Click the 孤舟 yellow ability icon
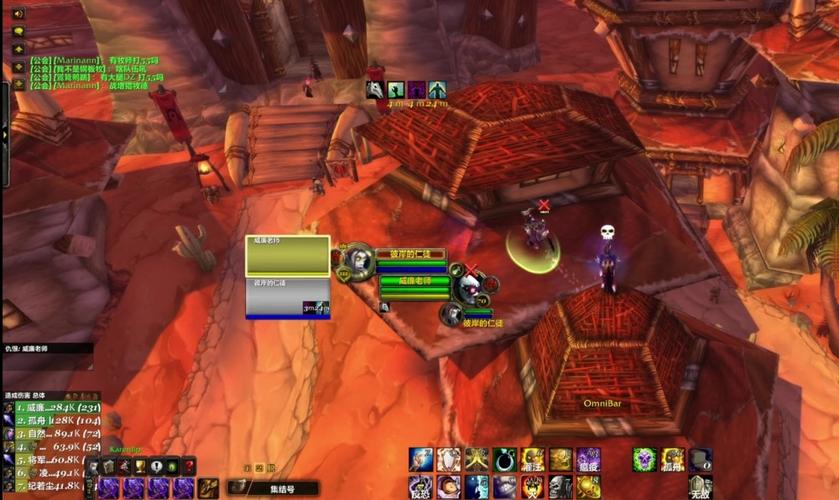The width and height of the screenshot is (839, 500). click(x=672, y=460)
